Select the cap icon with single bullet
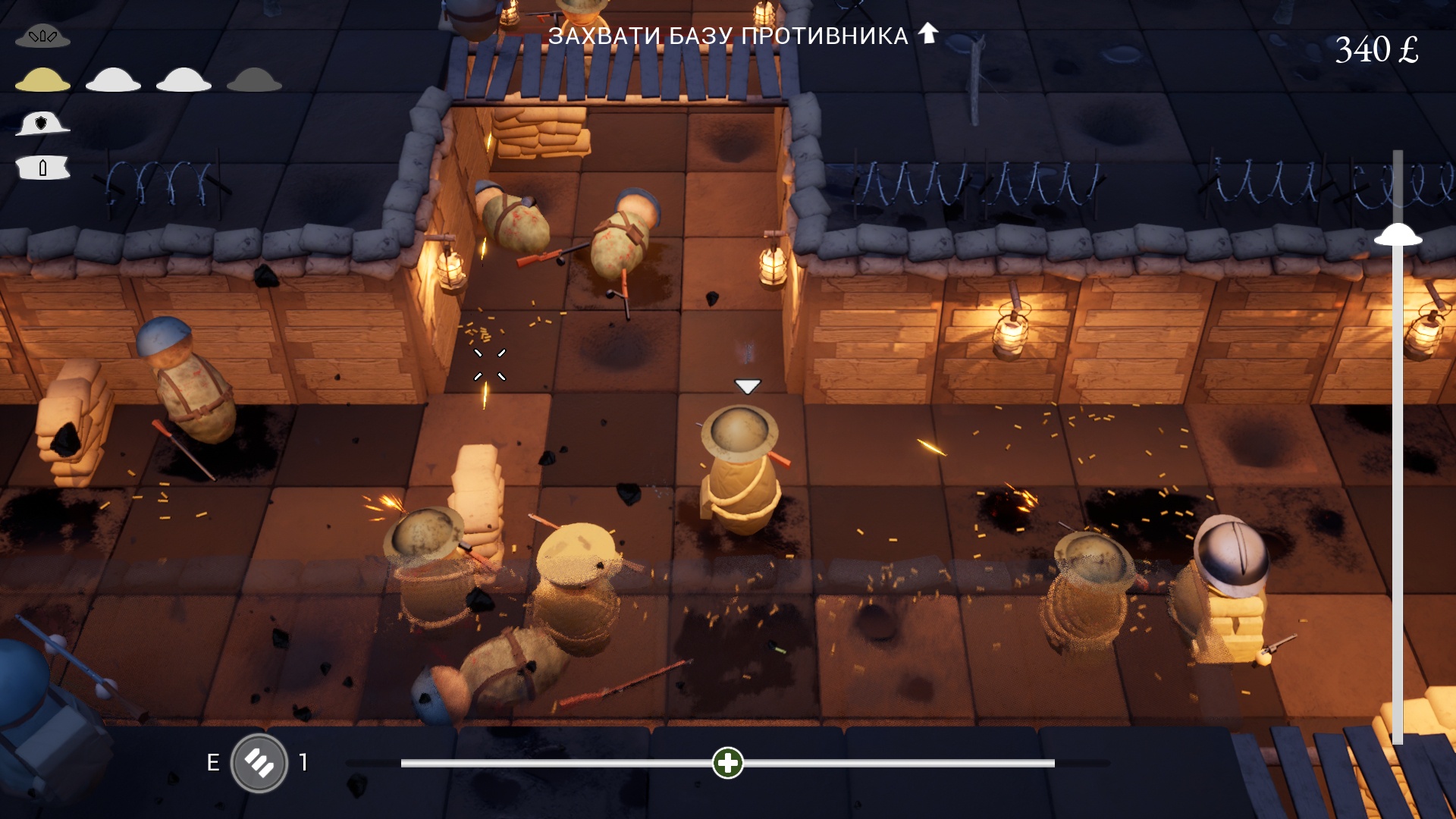Viewport: 1456px width, 819px height. [42, 168]
